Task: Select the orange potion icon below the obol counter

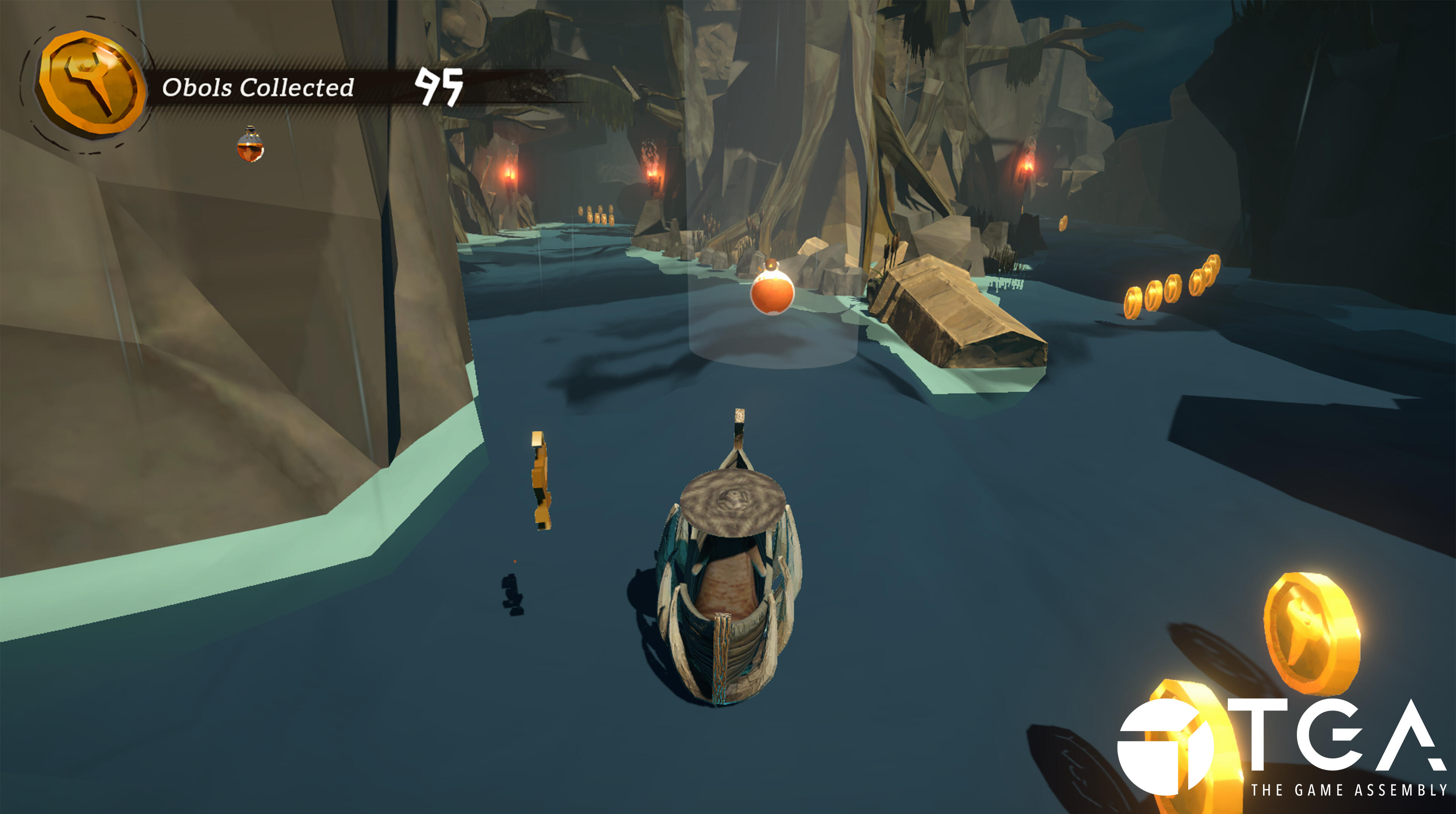Action: pos(250,146)
